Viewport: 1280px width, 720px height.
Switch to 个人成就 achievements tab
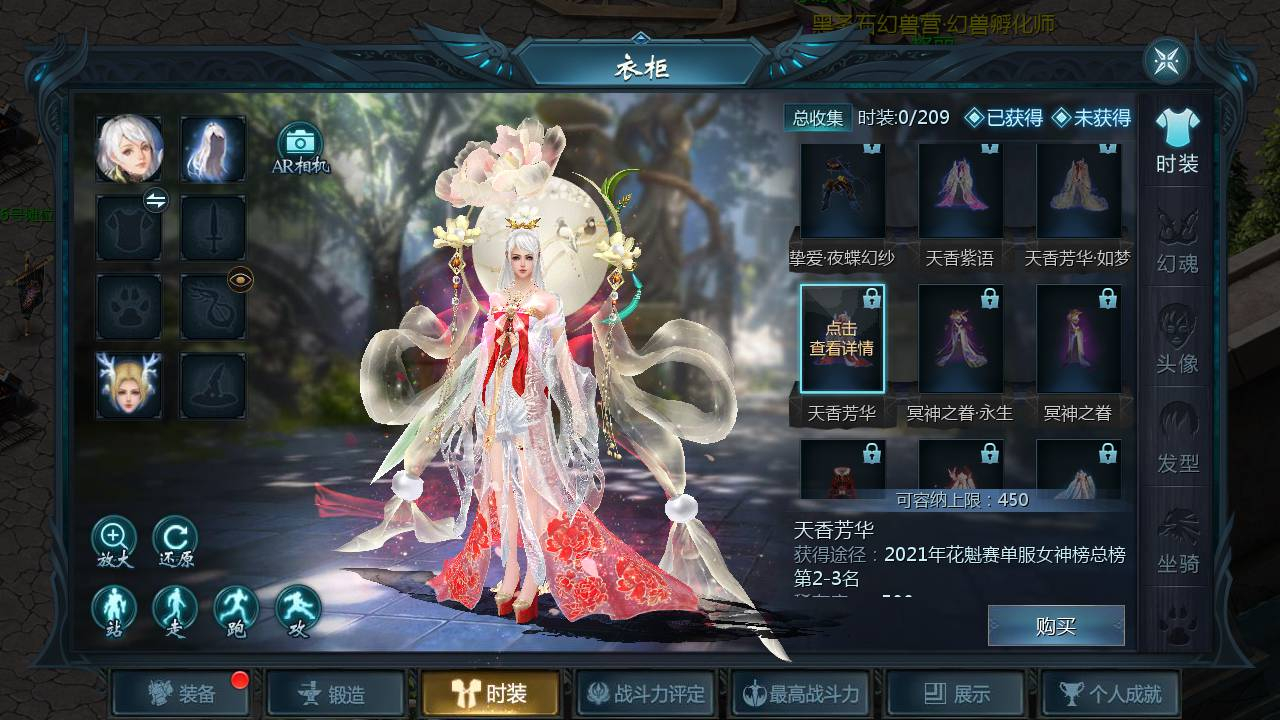[x=1110, y=693]
